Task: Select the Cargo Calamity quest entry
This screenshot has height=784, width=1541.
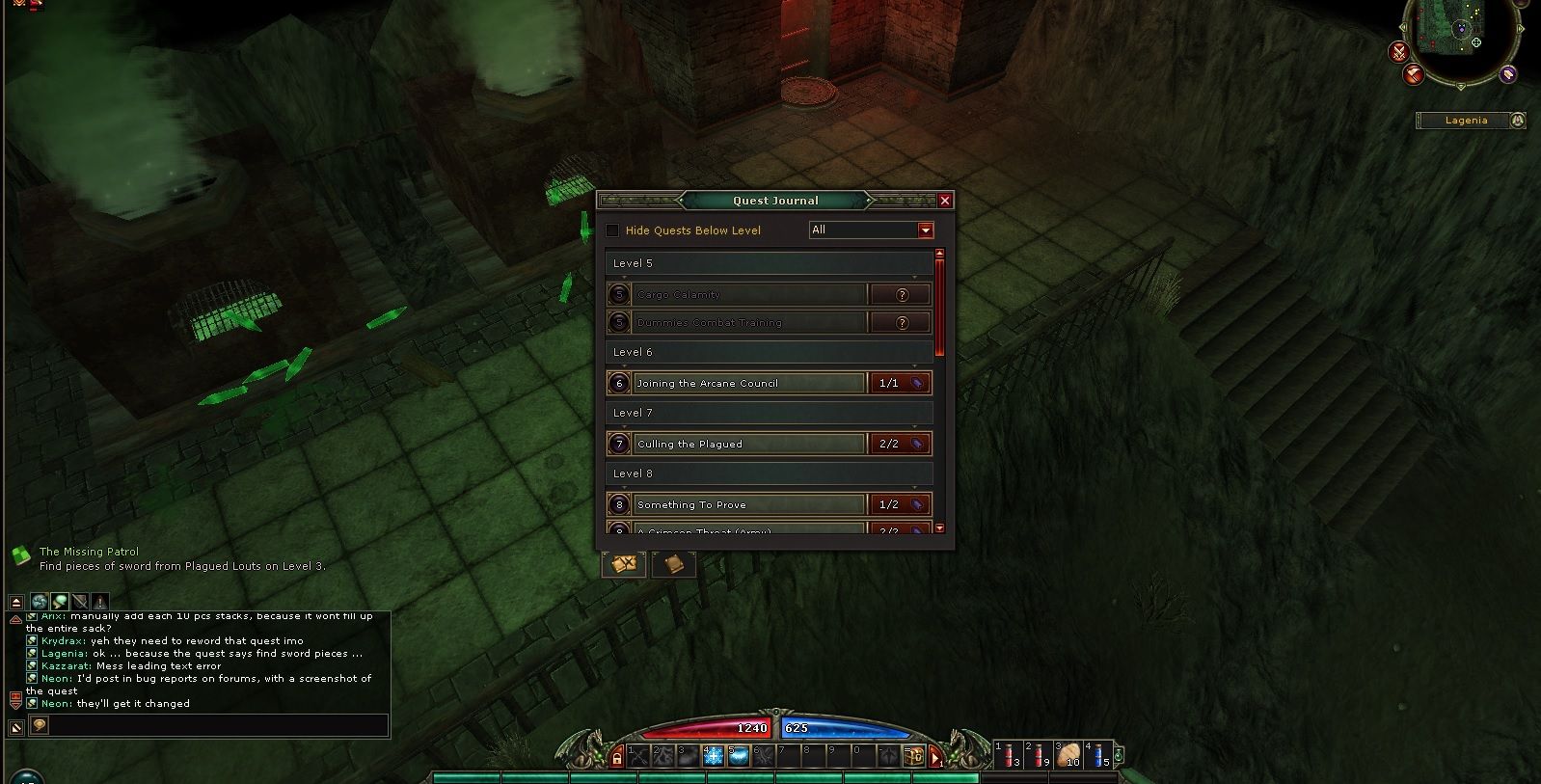Action: pyautogui.click(x=749, y=295)
